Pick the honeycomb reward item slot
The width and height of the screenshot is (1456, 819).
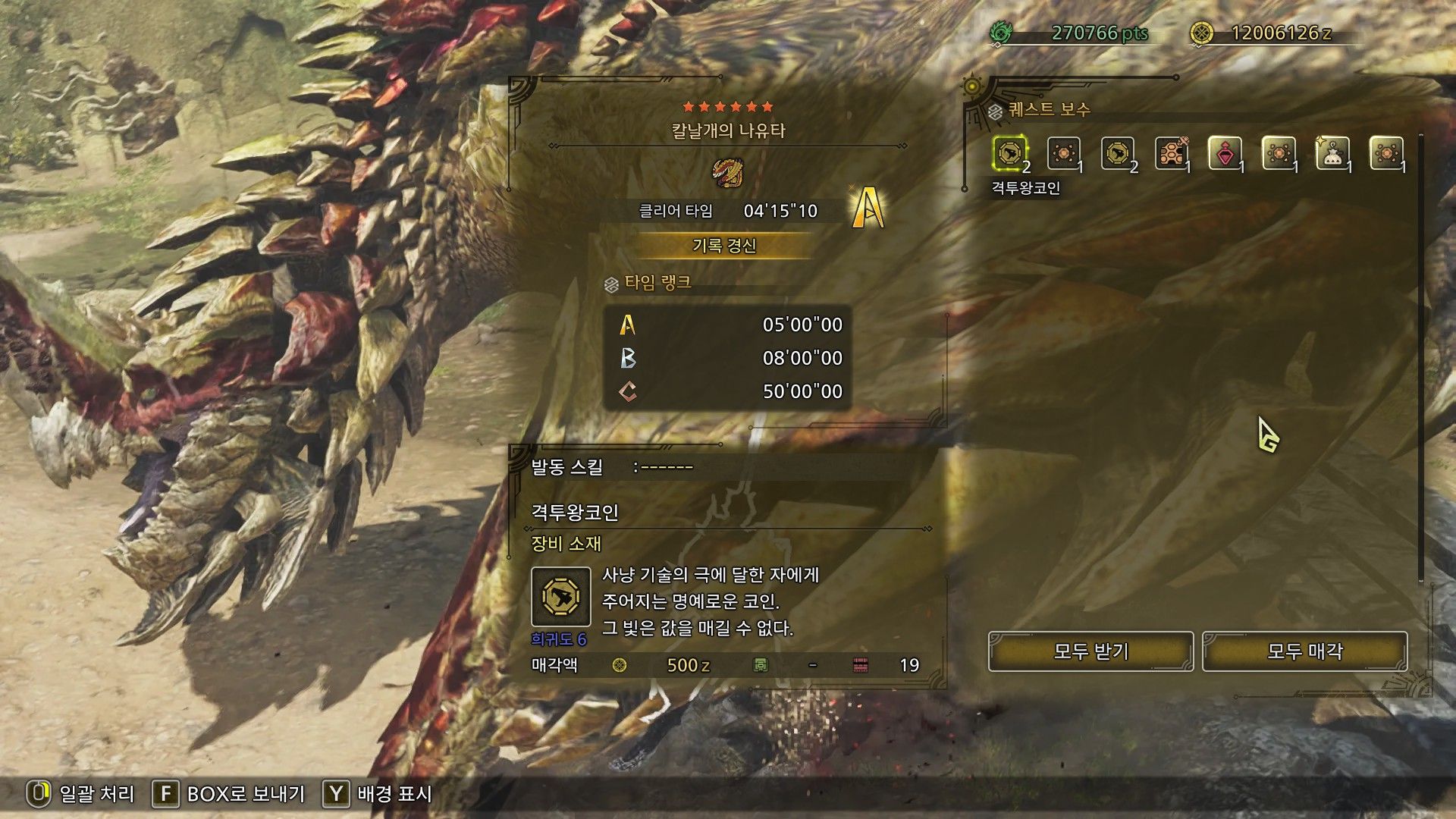click(x=1171, y=154)
